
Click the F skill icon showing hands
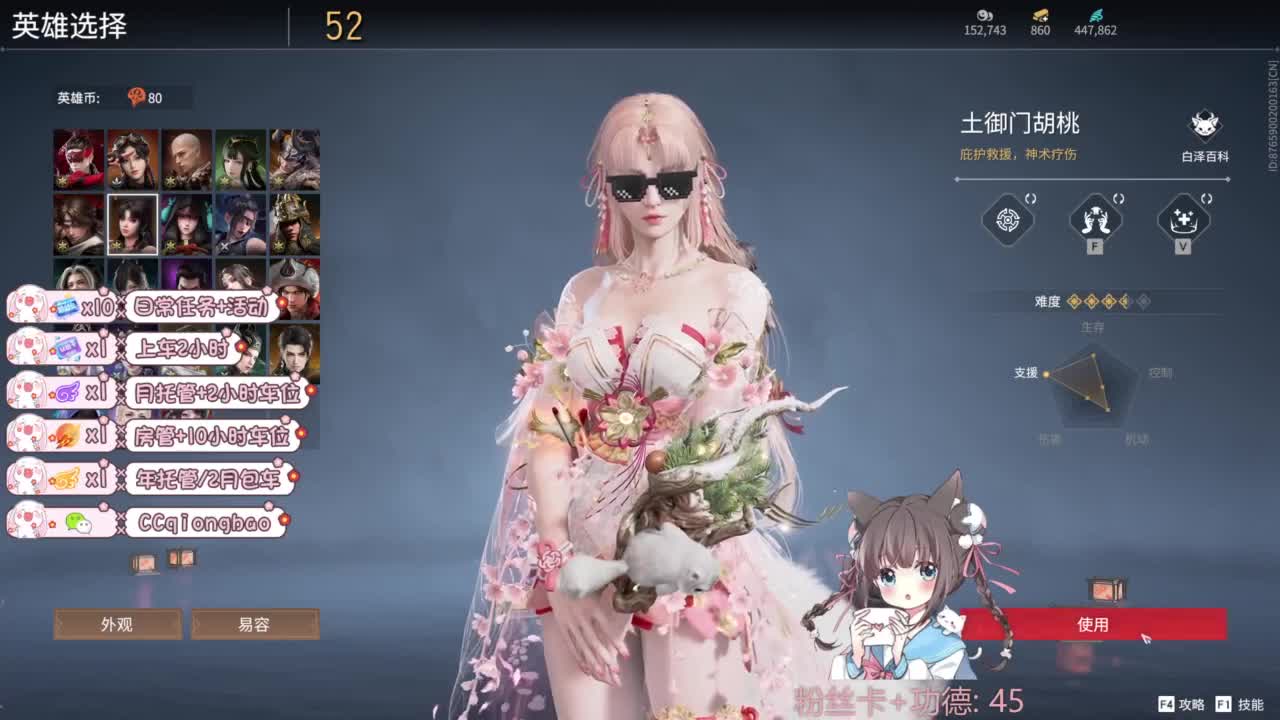(1095, 221)
